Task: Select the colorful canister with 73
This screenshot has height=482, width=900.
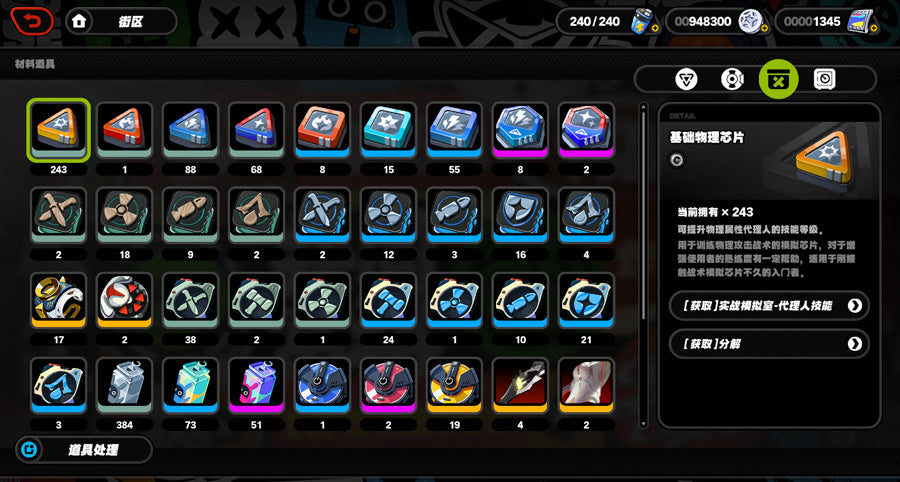Action: coord(191,385)
